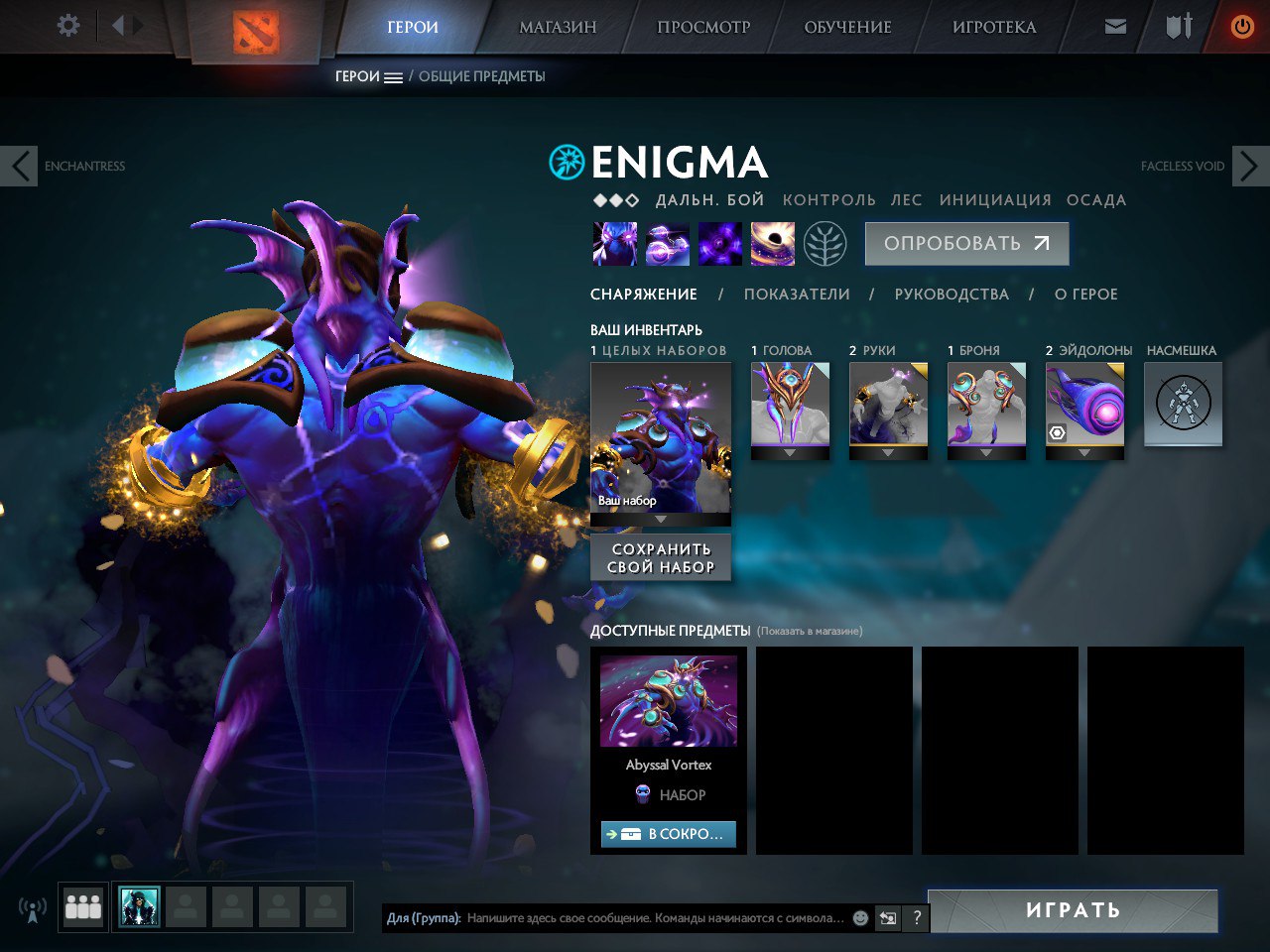Open the mail envelope icon
Image resolution: width=1270 pixels, height=952 pixels.
tap(1115, 27)
